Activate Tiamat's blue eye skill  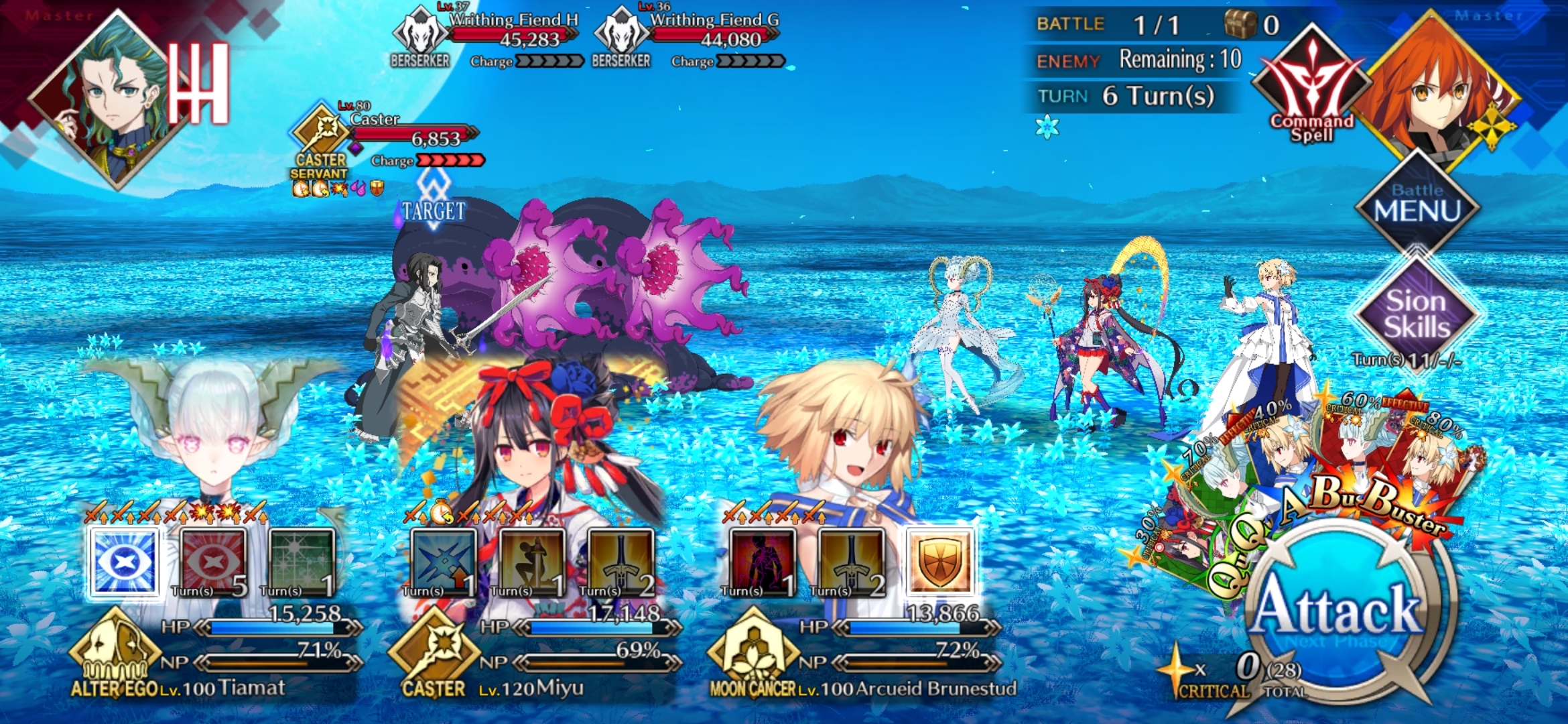pyautogui.click(x=125, y=562)
